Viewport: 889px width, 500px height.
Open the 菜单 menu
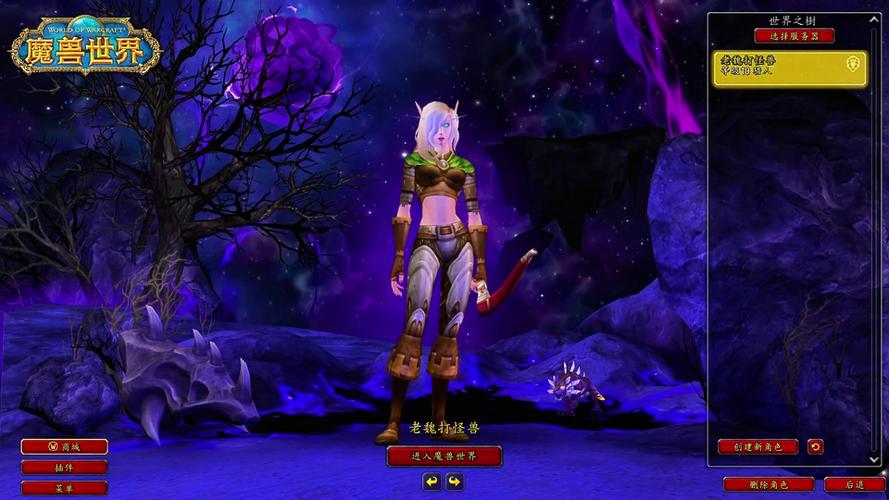click(x=64, y=488)
